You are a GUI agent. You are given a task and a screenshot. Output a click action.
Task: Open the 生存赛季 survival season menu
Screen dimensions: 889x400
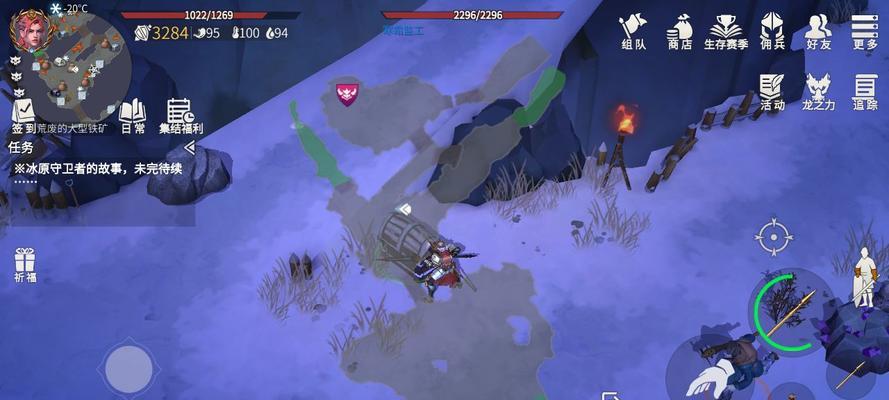coord(725,31)
